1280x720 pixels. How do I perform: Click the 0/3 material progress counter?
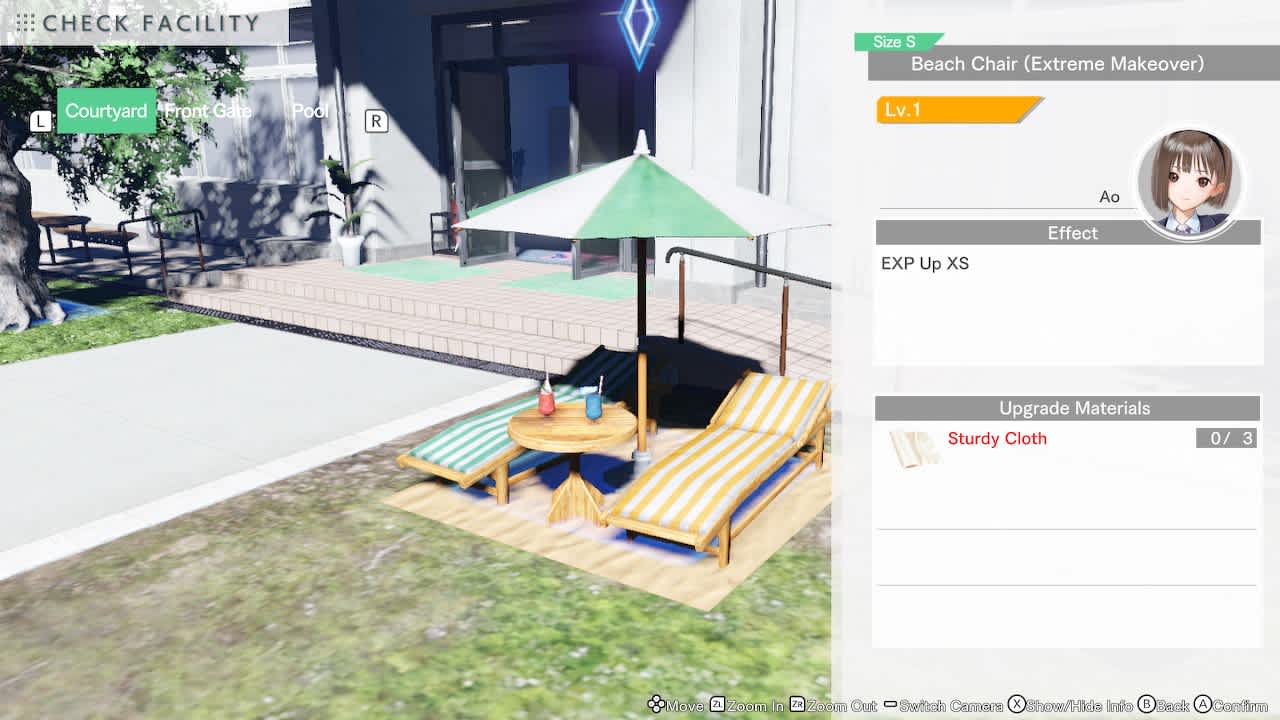click(1225, 438)
